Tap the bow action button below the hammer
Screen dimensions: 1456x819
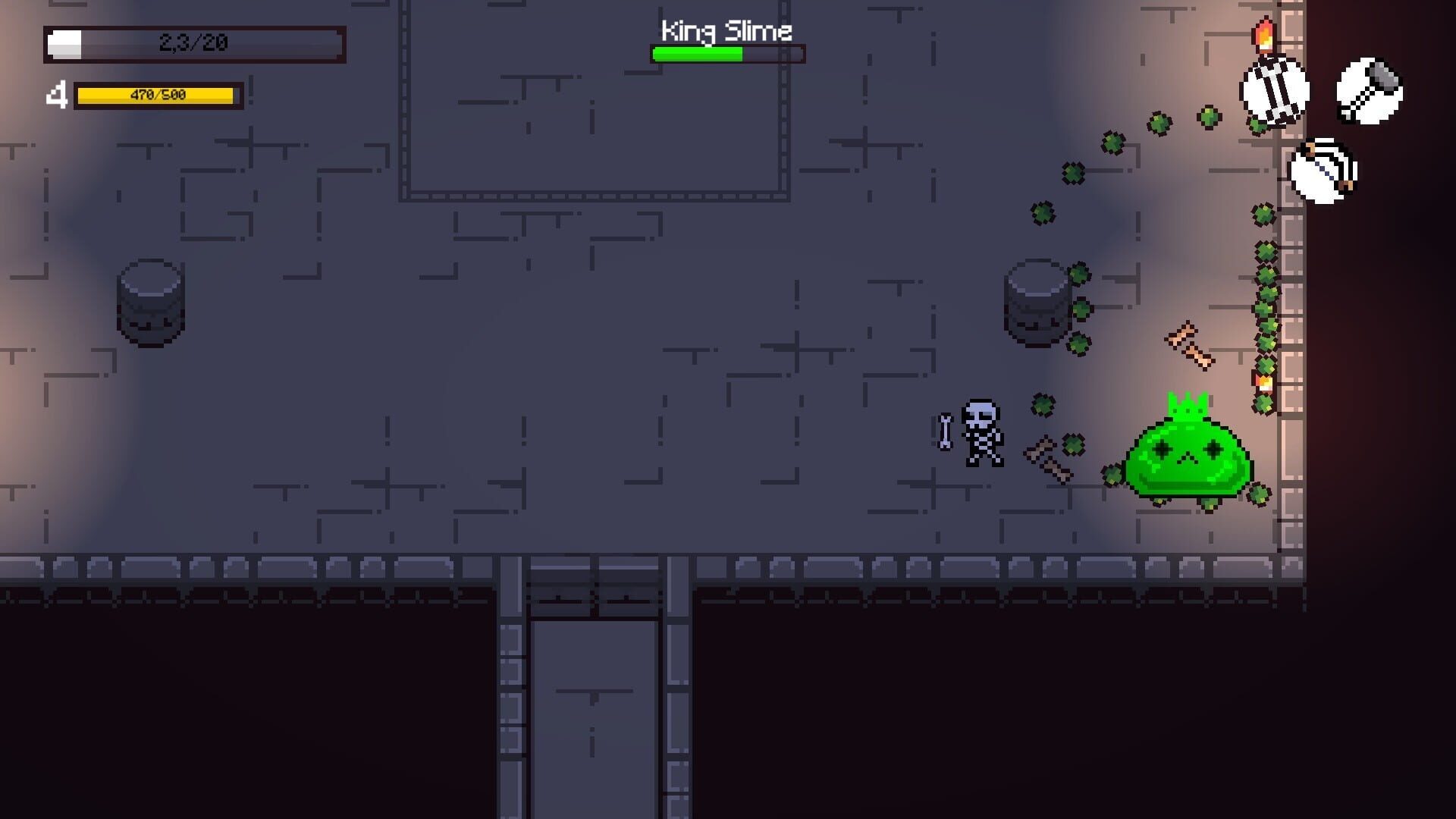[1323, 171]
